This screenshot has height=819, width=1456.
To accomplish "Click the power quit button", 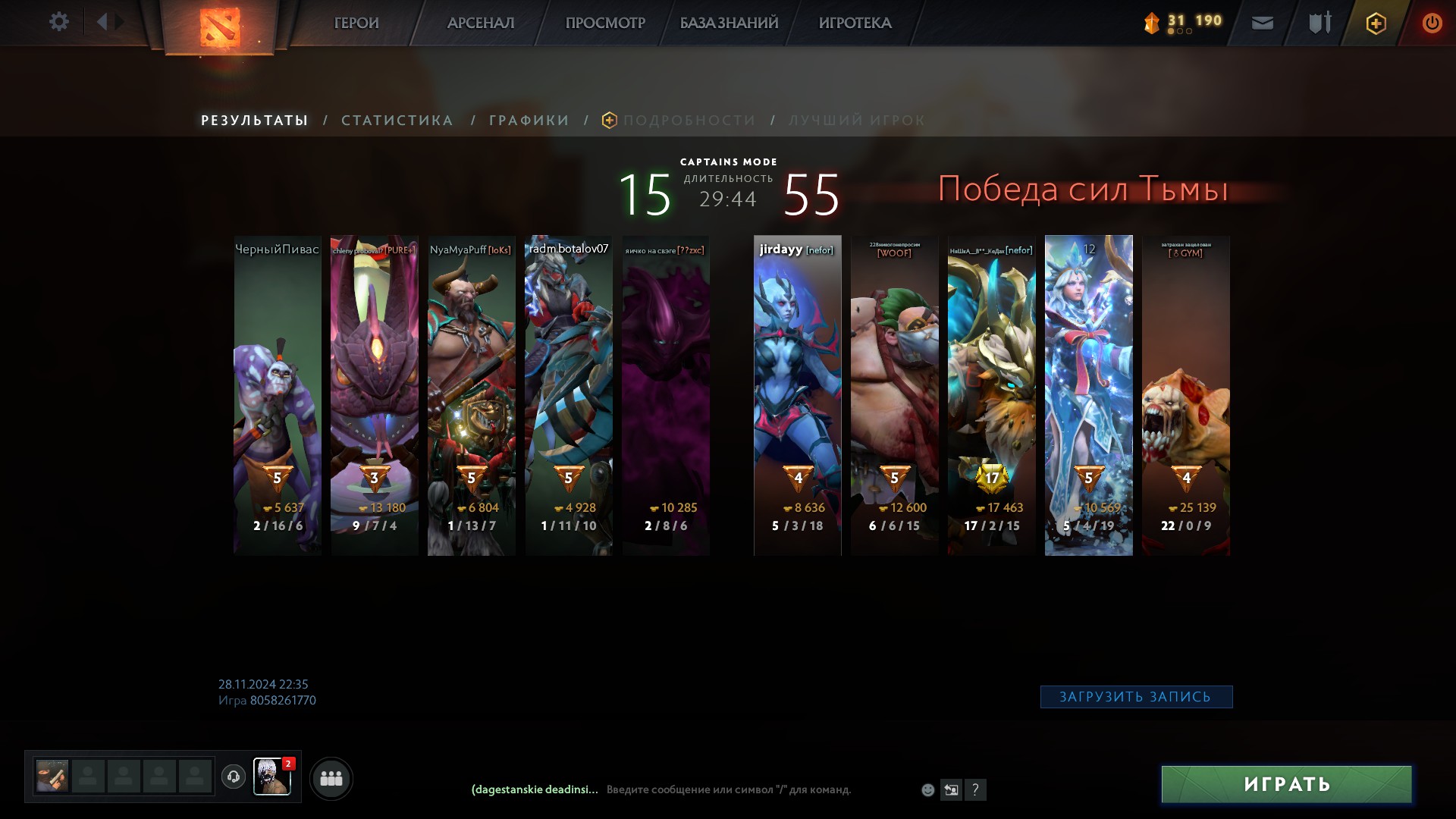I will pyautogui.click(x=1432, y=24).
